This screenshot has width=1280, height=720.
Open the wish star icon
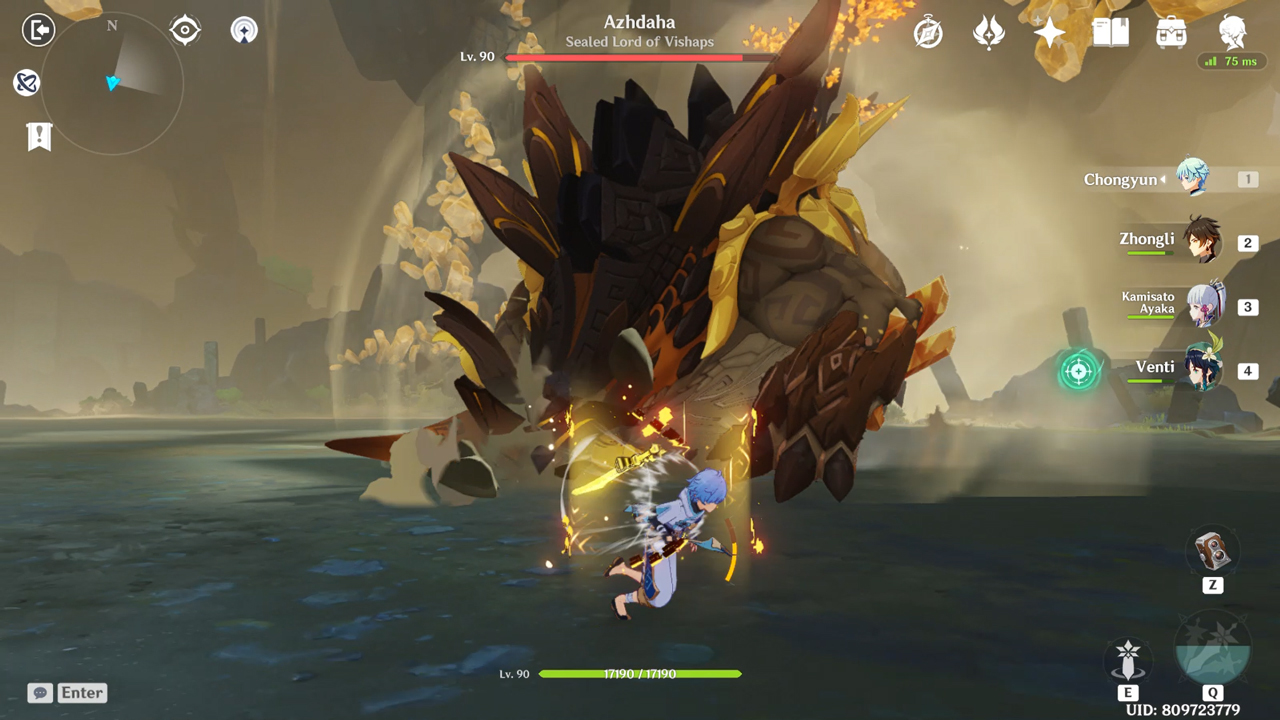(1049, 33)
